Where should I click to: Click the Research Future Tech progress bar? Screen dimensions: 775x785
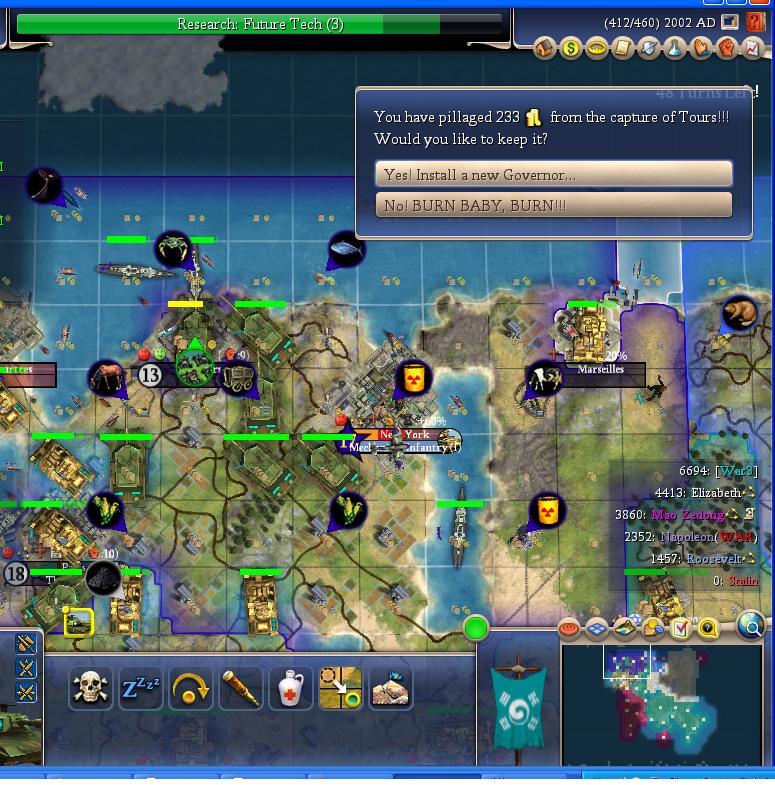(x=260, y=24)
